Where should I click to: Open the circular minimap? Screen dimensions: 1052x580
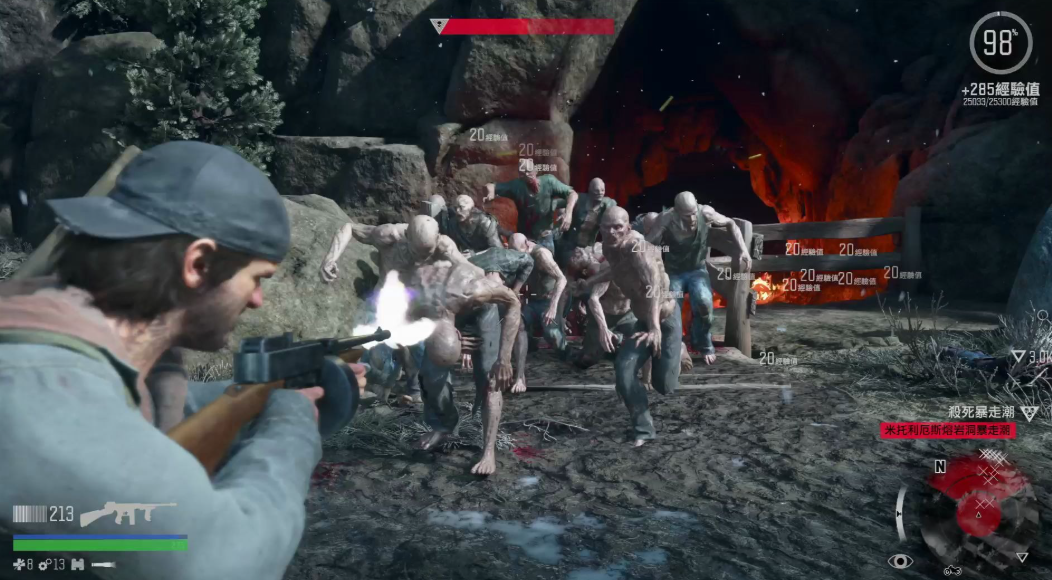coord(976,510)
